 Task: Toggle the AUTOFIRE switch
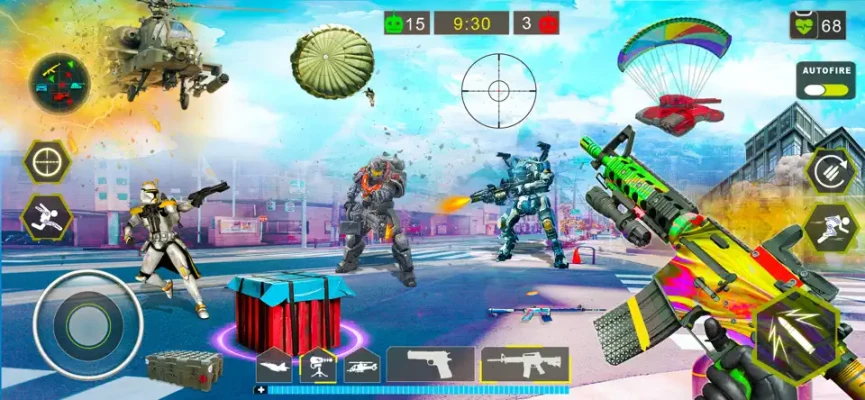click(x=824, y=87)
